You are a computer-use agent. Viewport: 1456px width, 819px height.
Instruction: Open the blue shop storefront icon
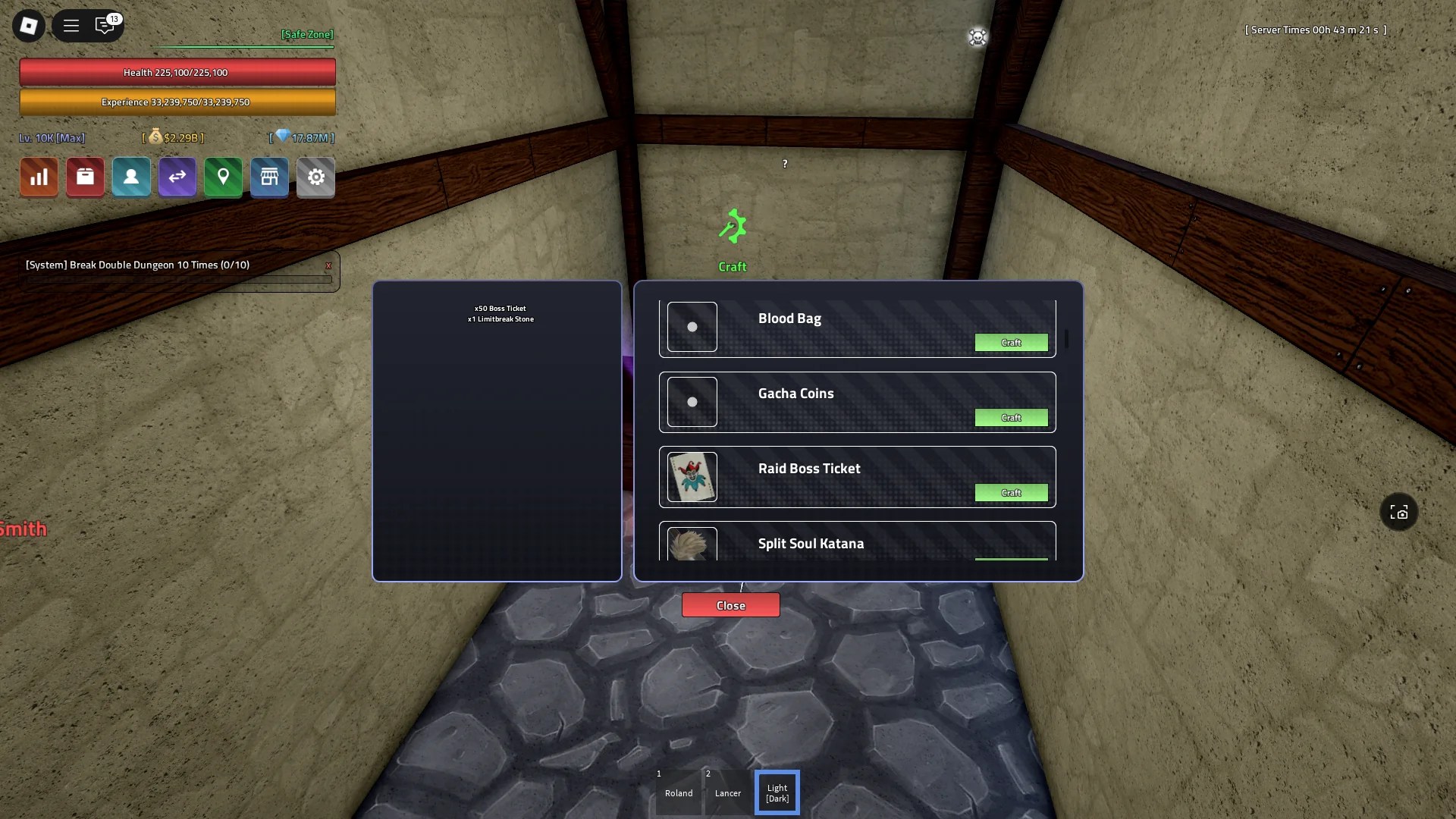click(x=269, y=177)
